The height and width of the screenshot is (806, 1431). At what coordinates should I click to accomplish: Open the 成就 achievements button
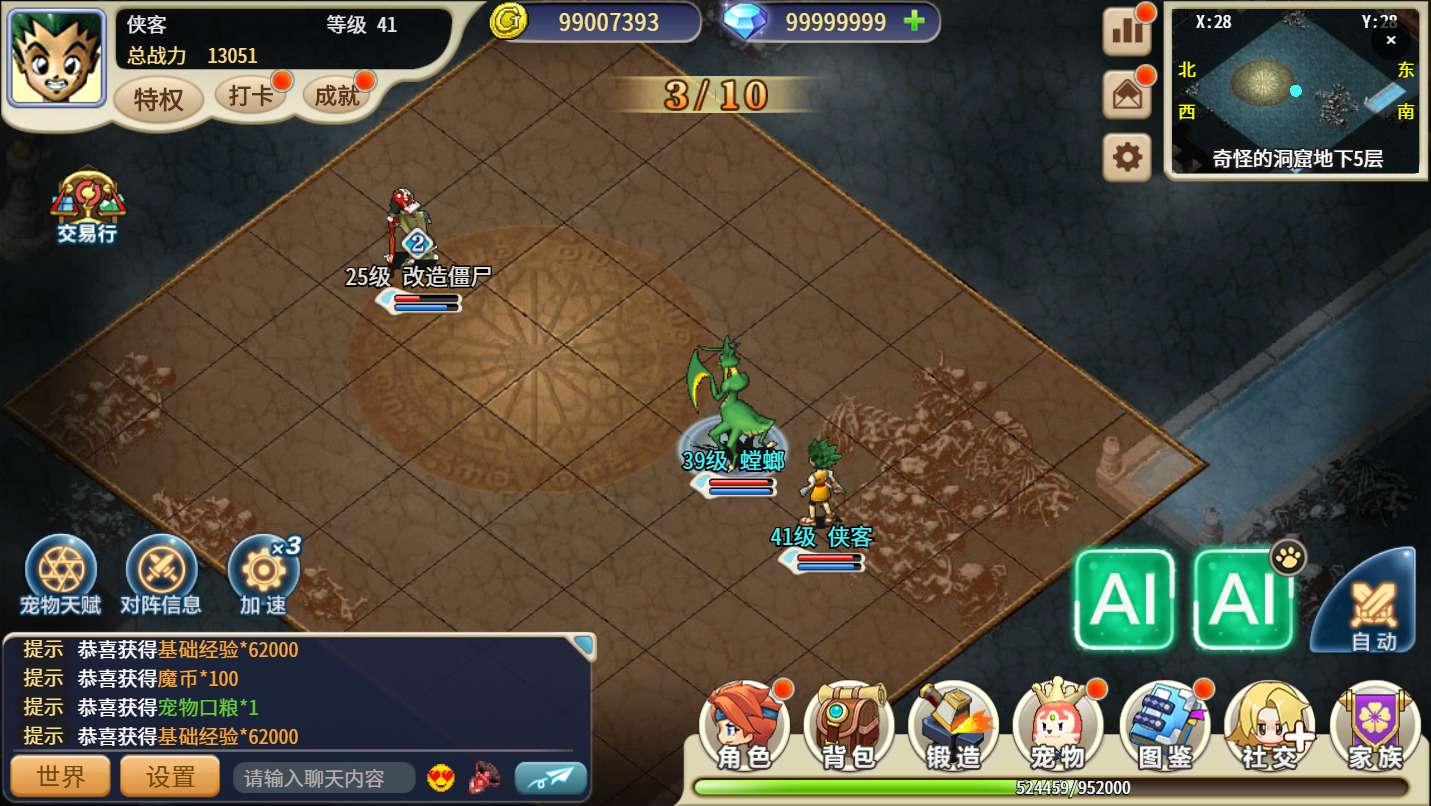[x=336, y=96]
